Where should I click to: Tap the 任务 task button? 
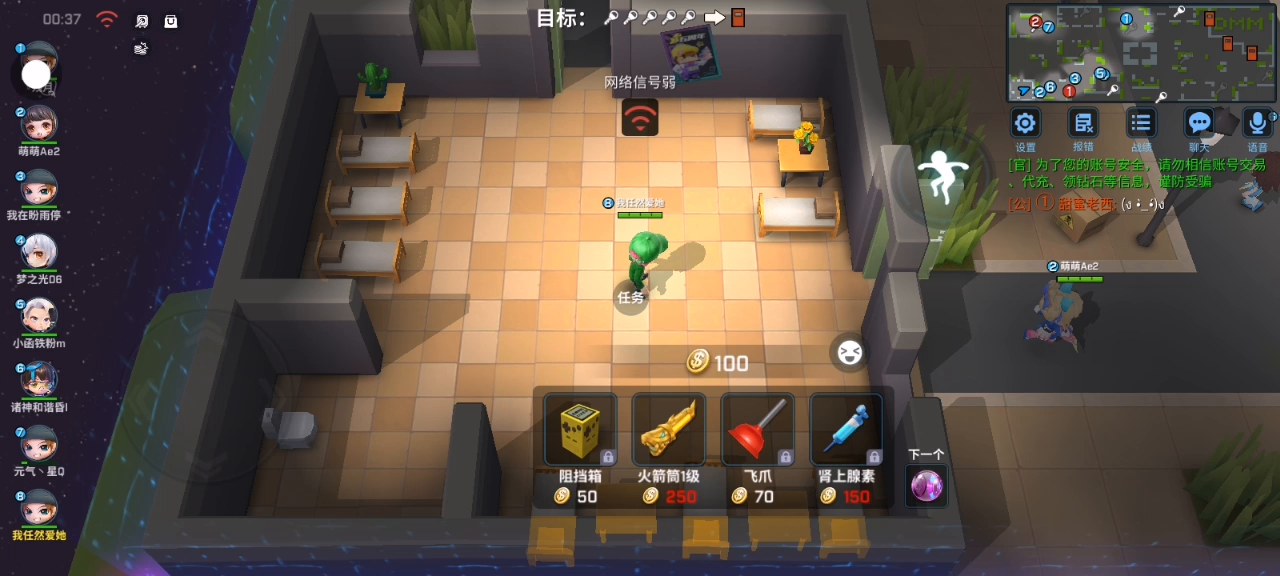click(631, 296)
